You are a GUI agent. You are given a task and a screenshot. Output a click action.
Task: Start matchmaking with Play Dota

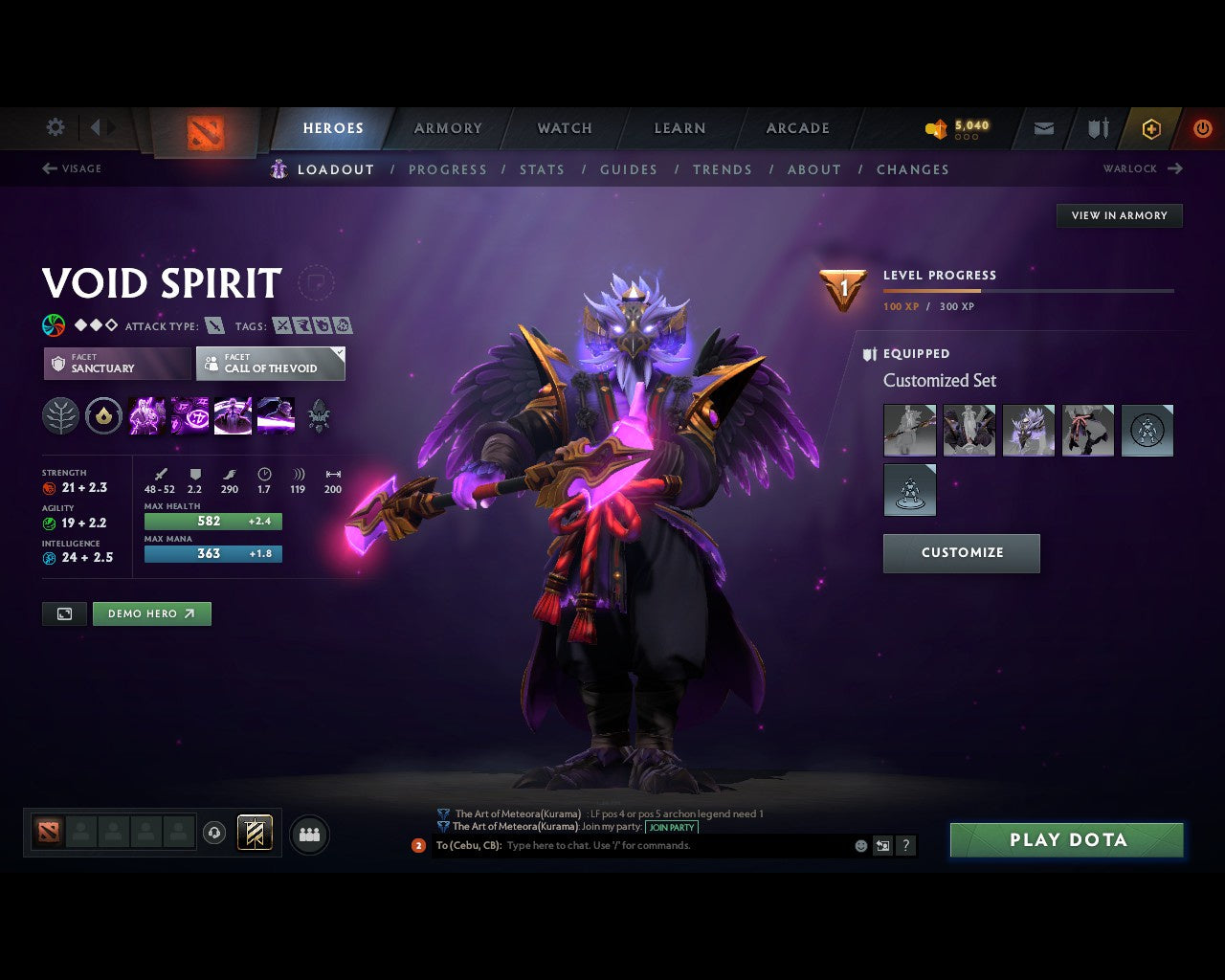(1067, 840)
